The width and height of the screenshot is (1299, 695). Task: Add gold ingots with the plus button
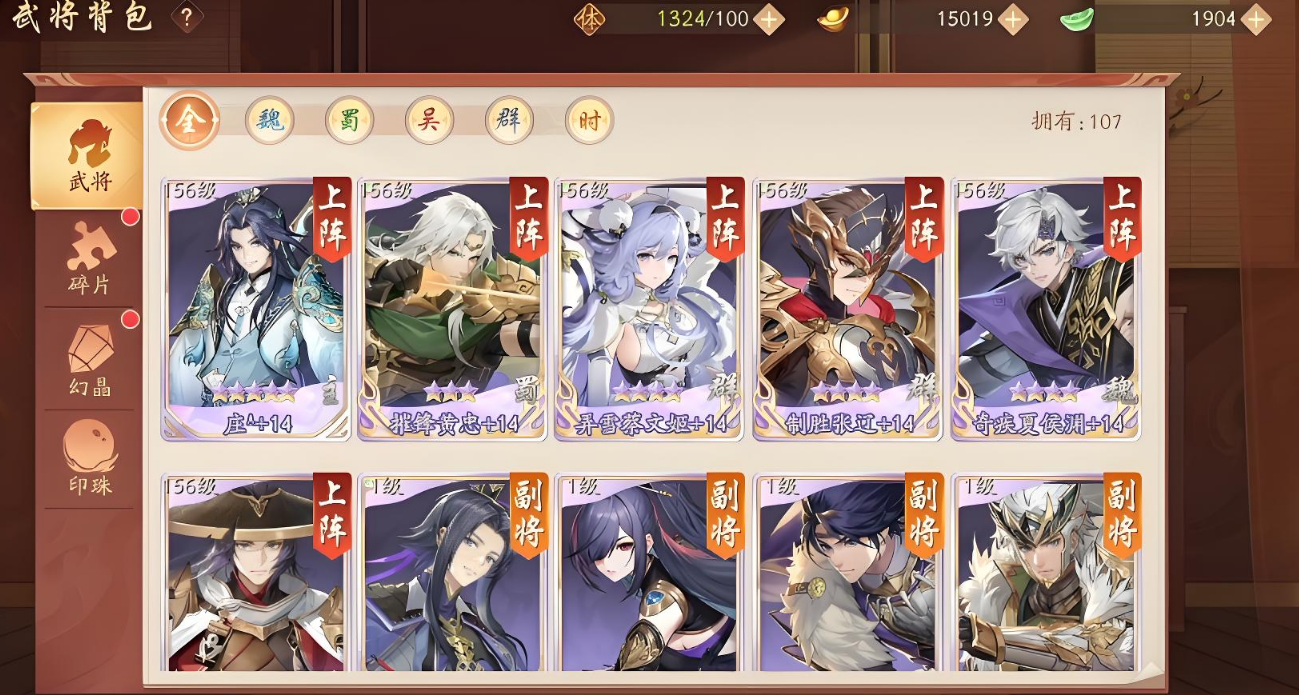tap(1013, 19)
